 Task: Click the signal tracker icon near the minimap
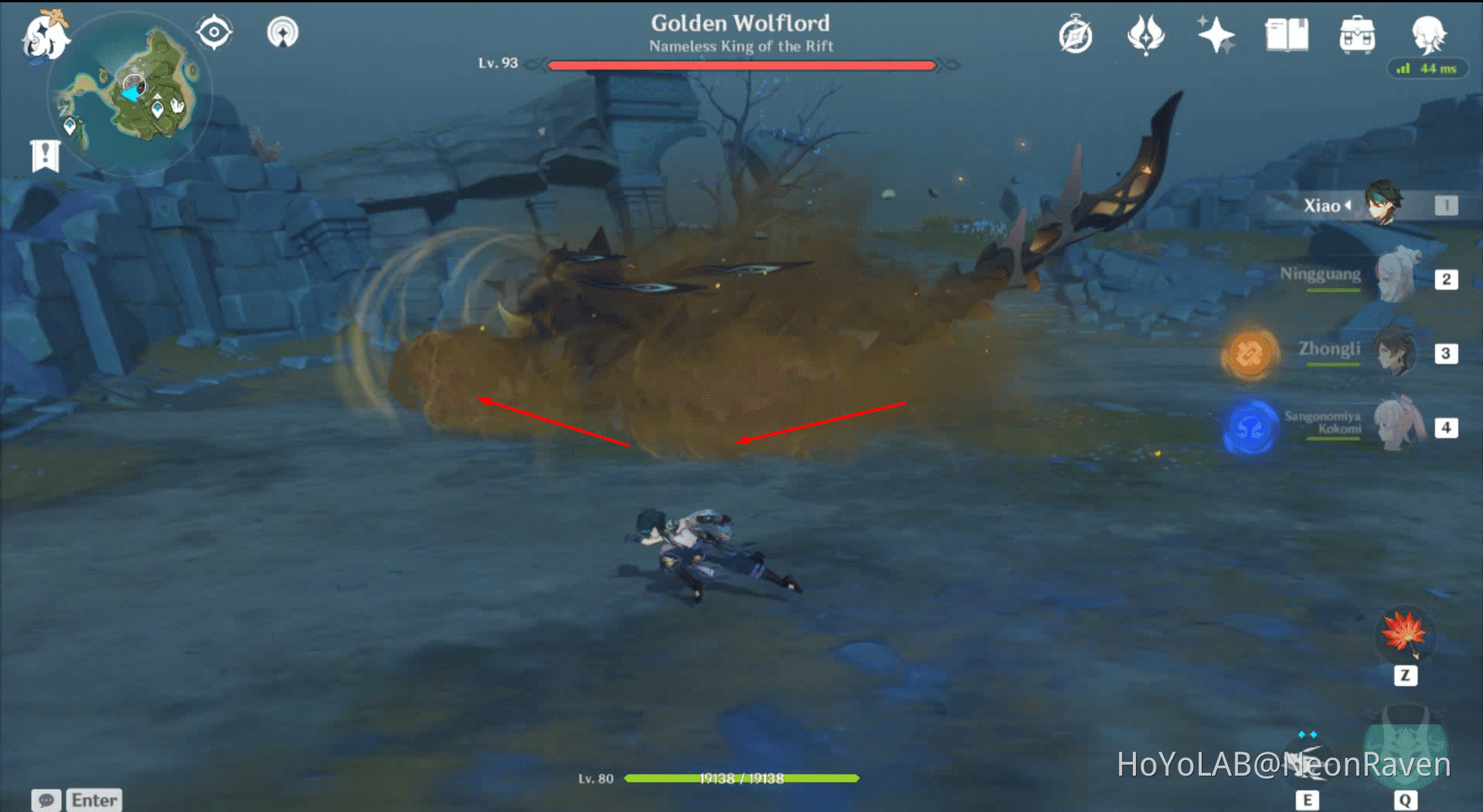[283, 32]
